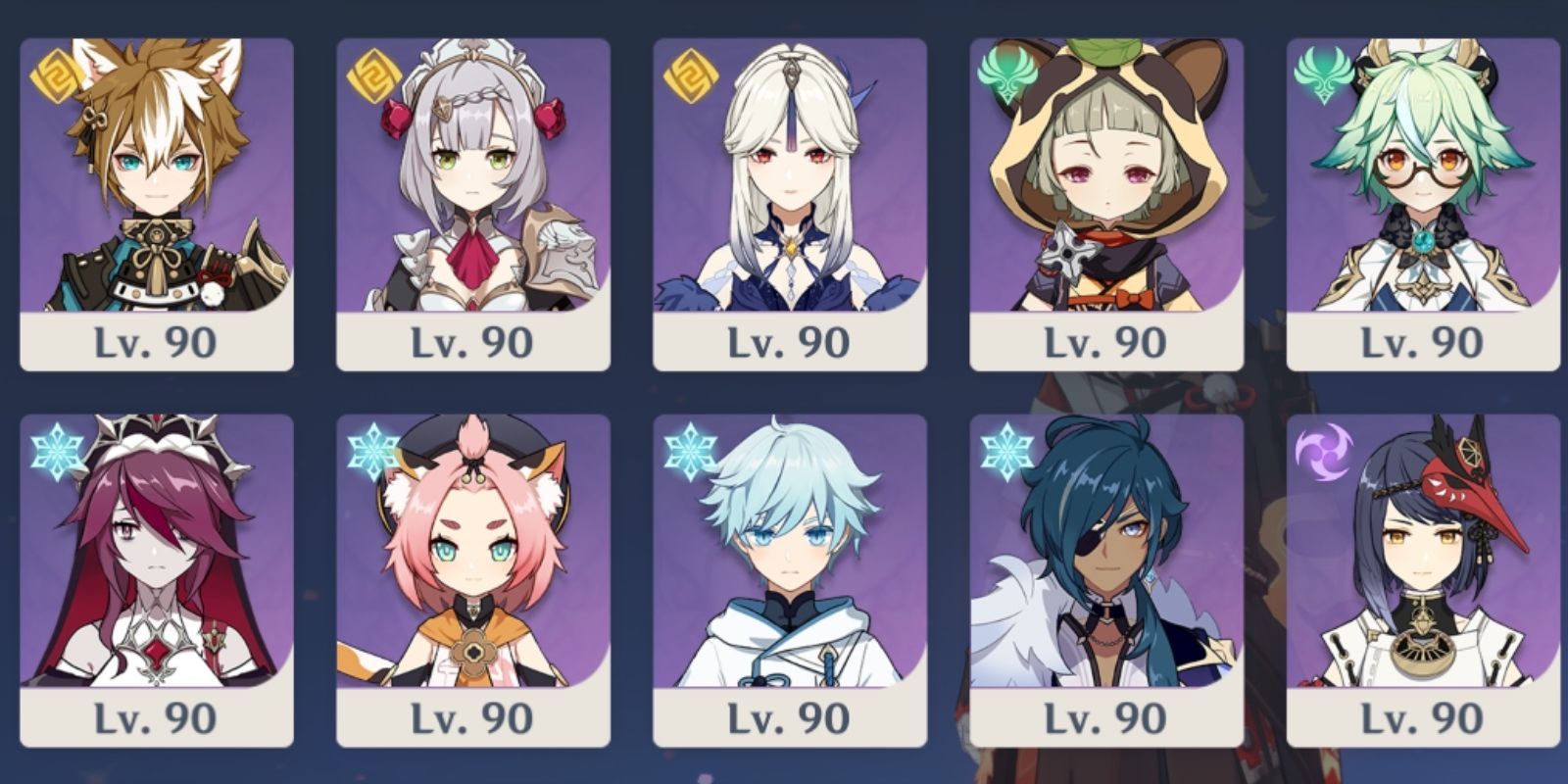Open Ningguang's character card

(x=789, y=176)
